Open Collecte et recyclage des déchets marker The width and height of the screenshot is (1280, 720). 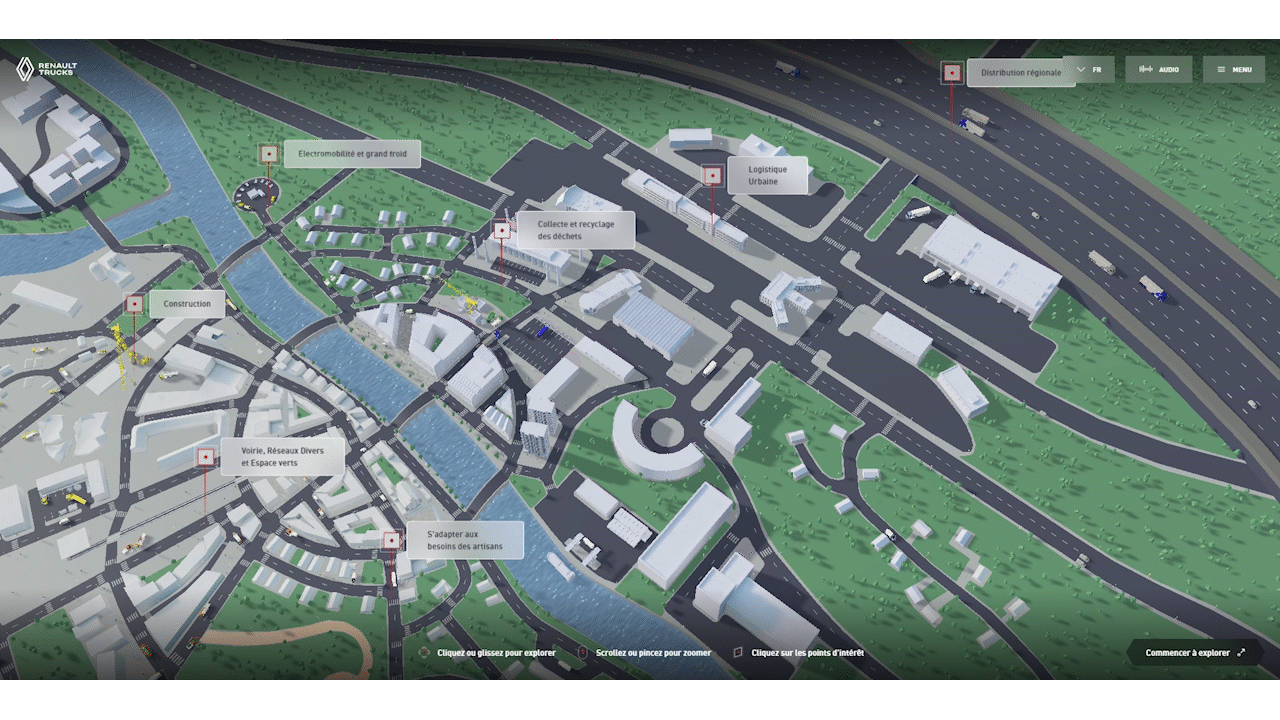click(575, 230)
